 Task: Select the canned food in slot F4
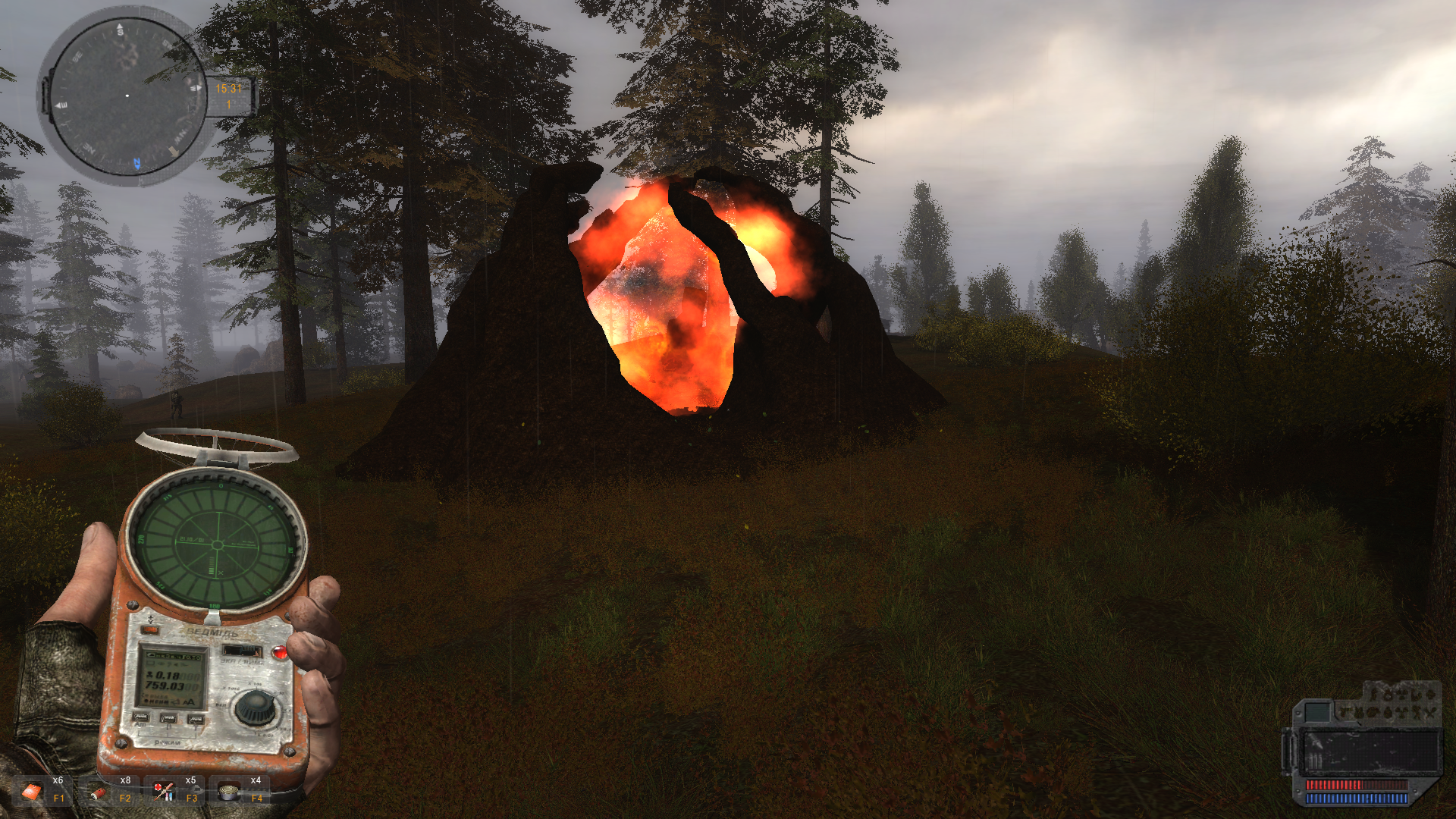pos(228,792)
